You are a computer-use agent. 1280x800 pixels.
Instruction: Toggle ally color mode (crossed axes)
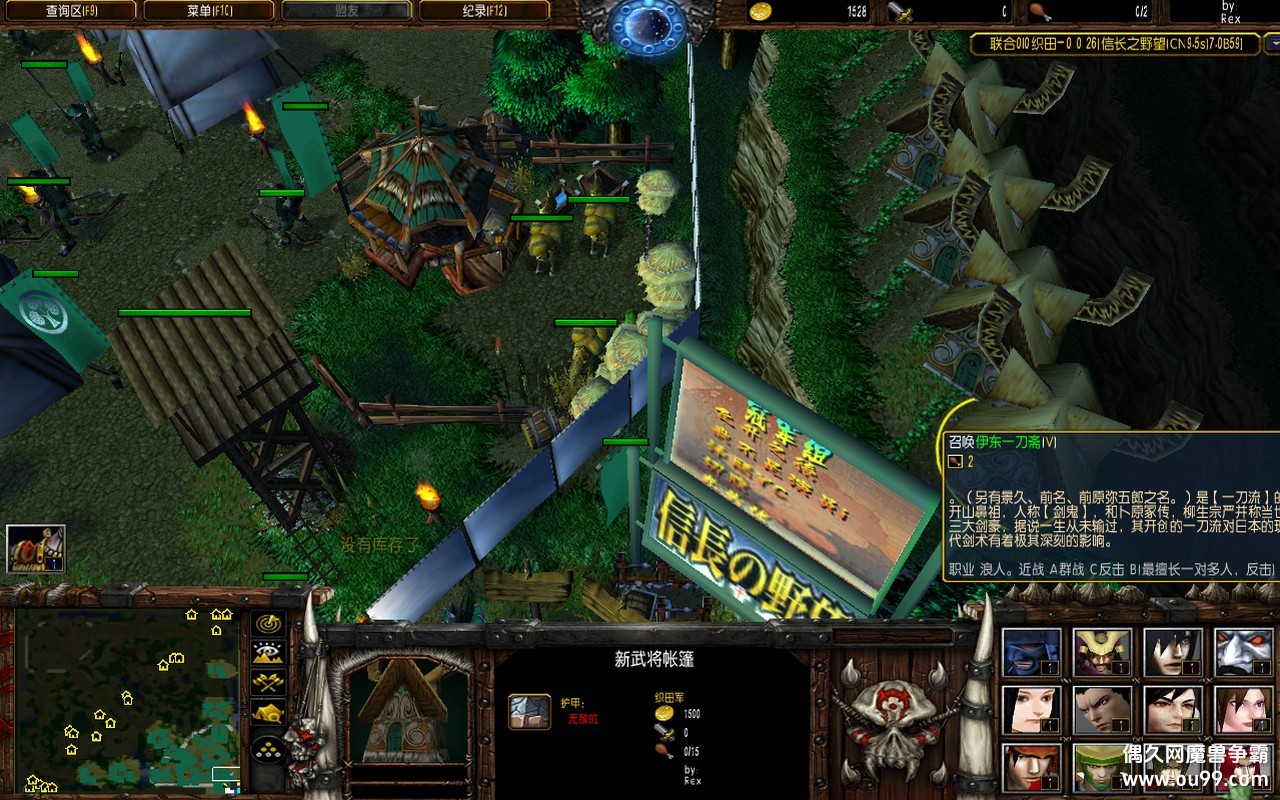pos(268,682)
